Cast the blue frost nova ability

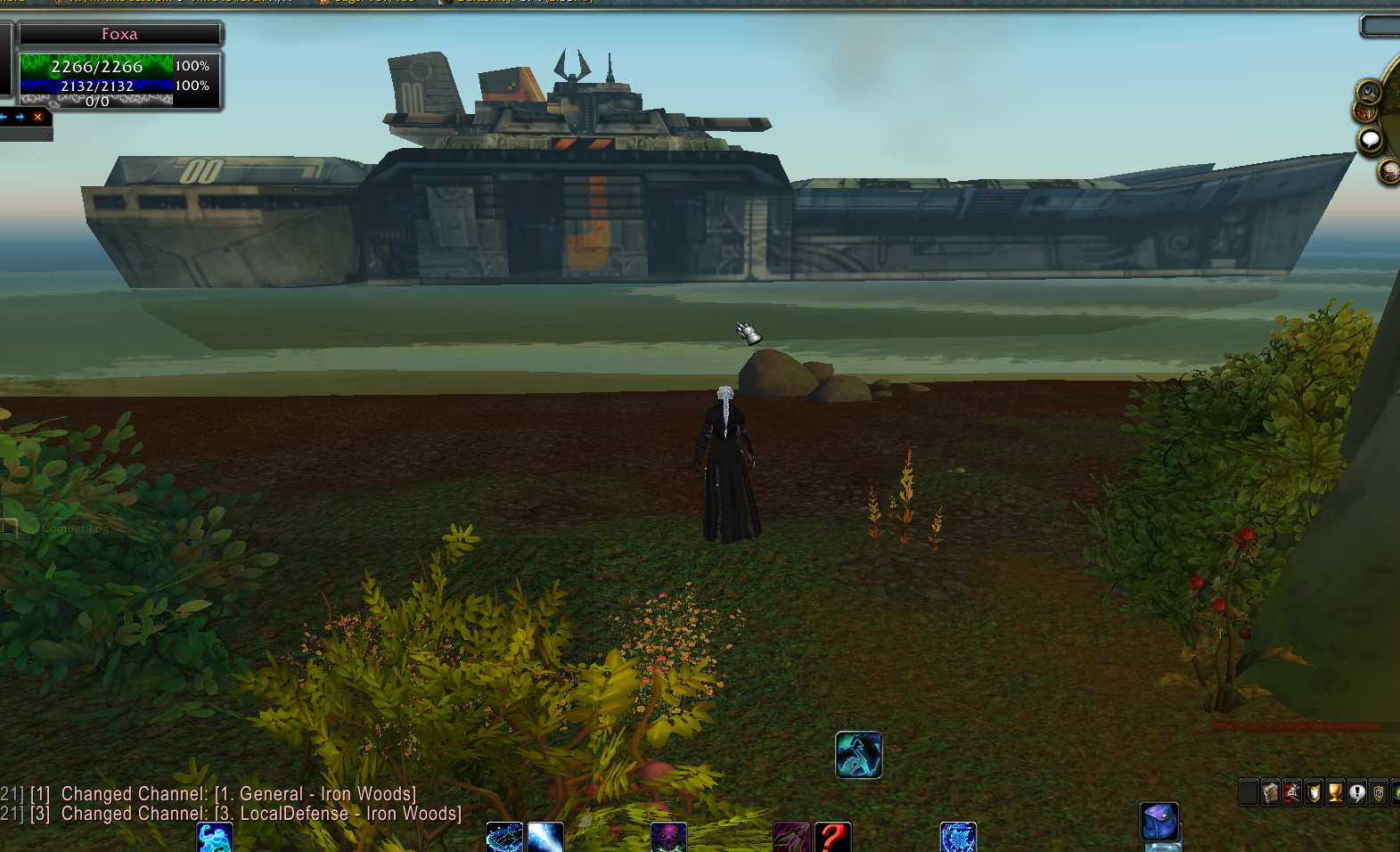click(x=958, y=839)
